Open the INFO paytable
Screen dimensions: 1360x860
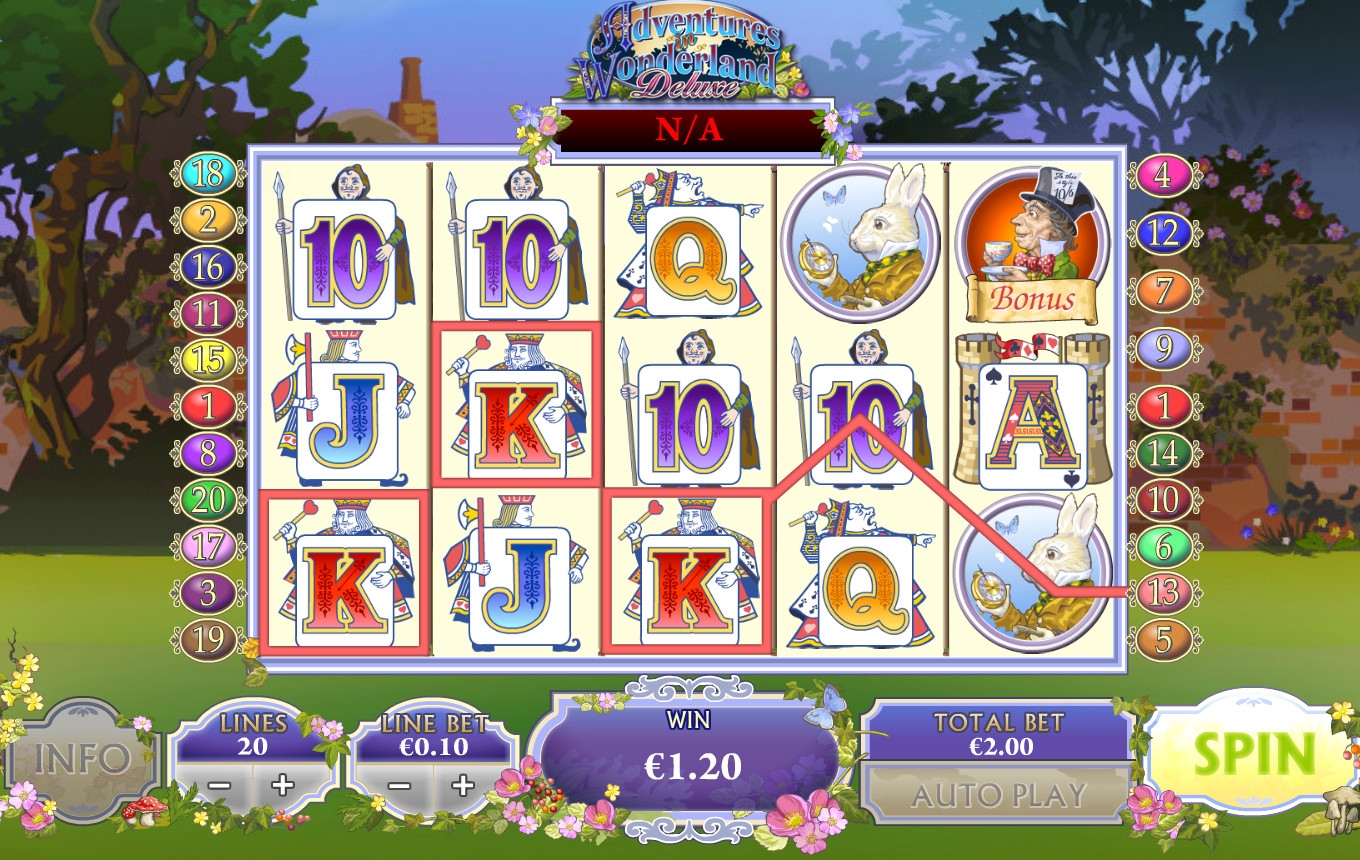[x=82, y=758]
